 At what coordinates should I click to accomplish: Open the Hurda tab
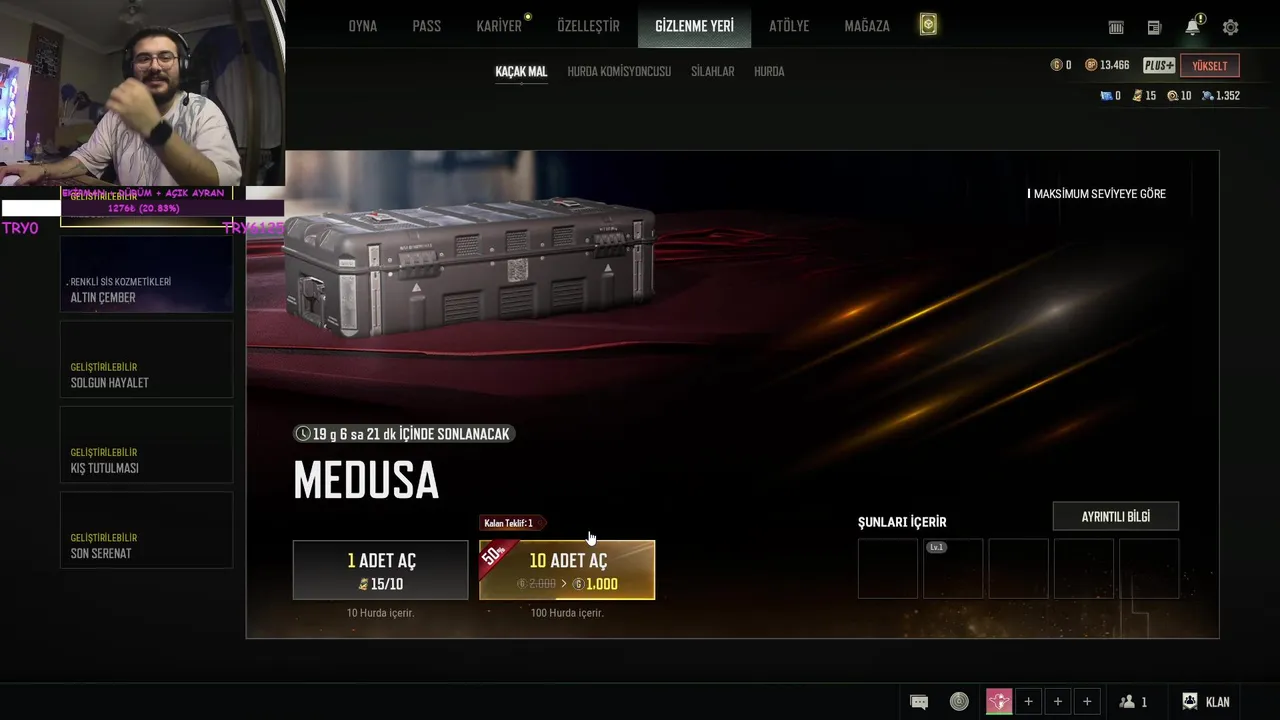(769, 72)
